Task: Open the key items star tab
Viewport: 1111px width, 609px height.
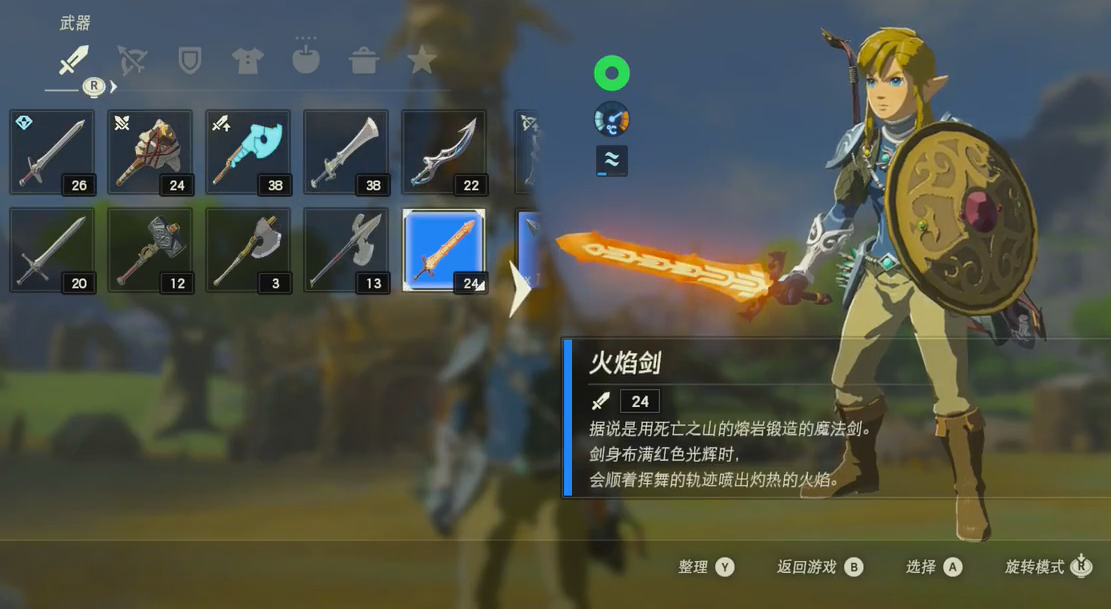Action: pos(422,61)
